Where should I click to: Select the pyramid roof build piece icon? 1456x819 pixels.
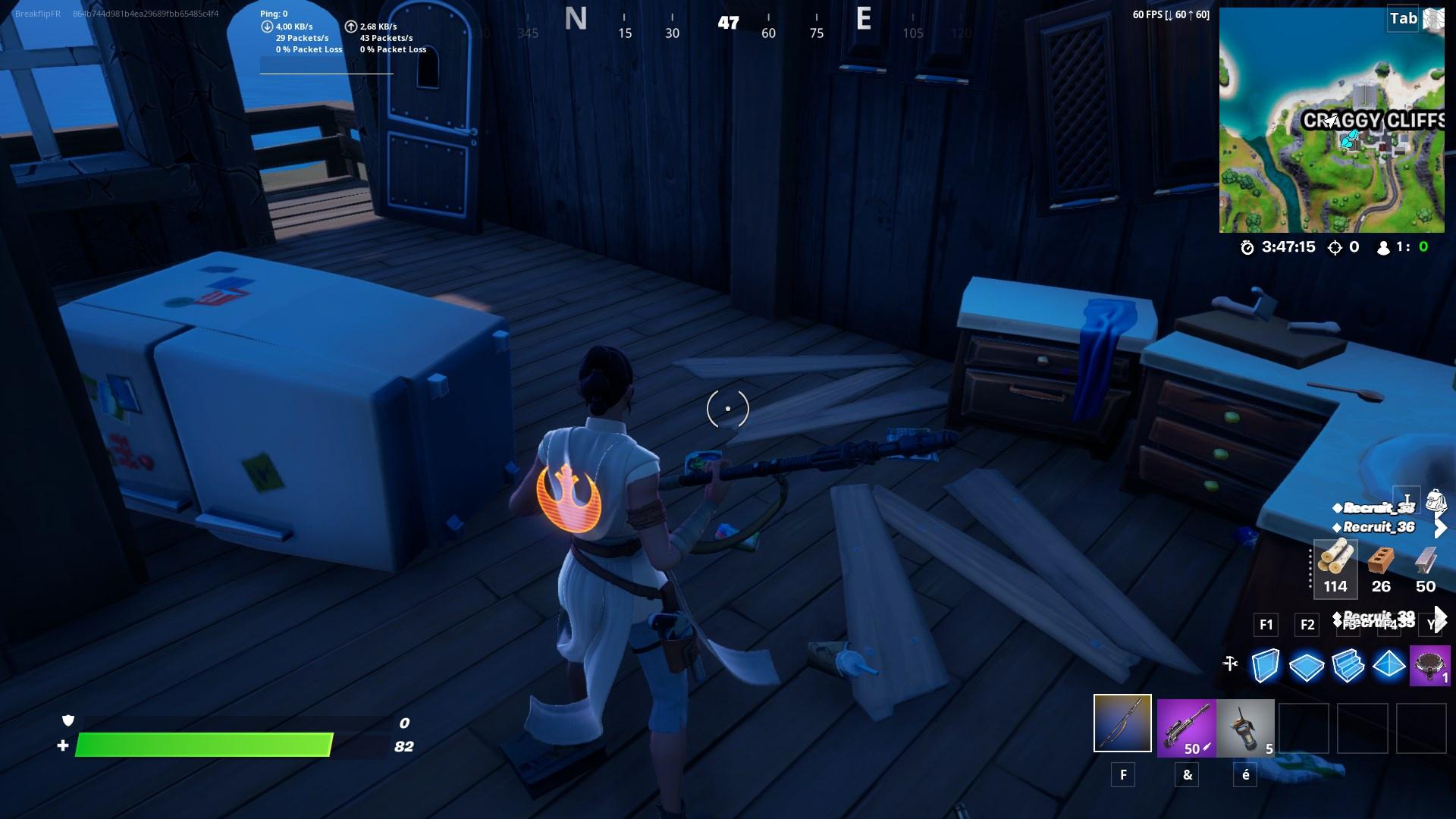click(1389, 667)
